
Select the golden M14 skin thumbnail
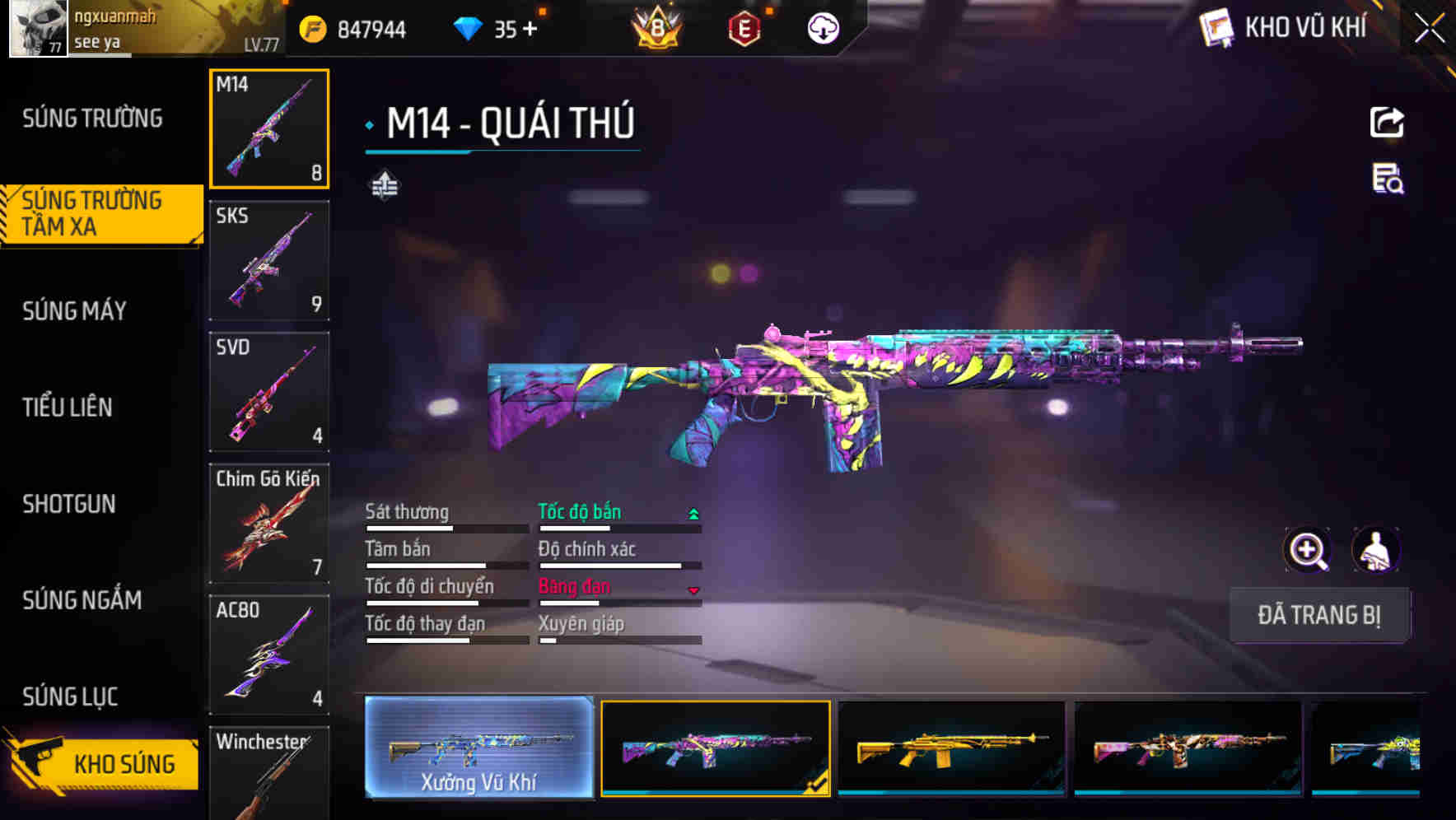pos(951,748)
